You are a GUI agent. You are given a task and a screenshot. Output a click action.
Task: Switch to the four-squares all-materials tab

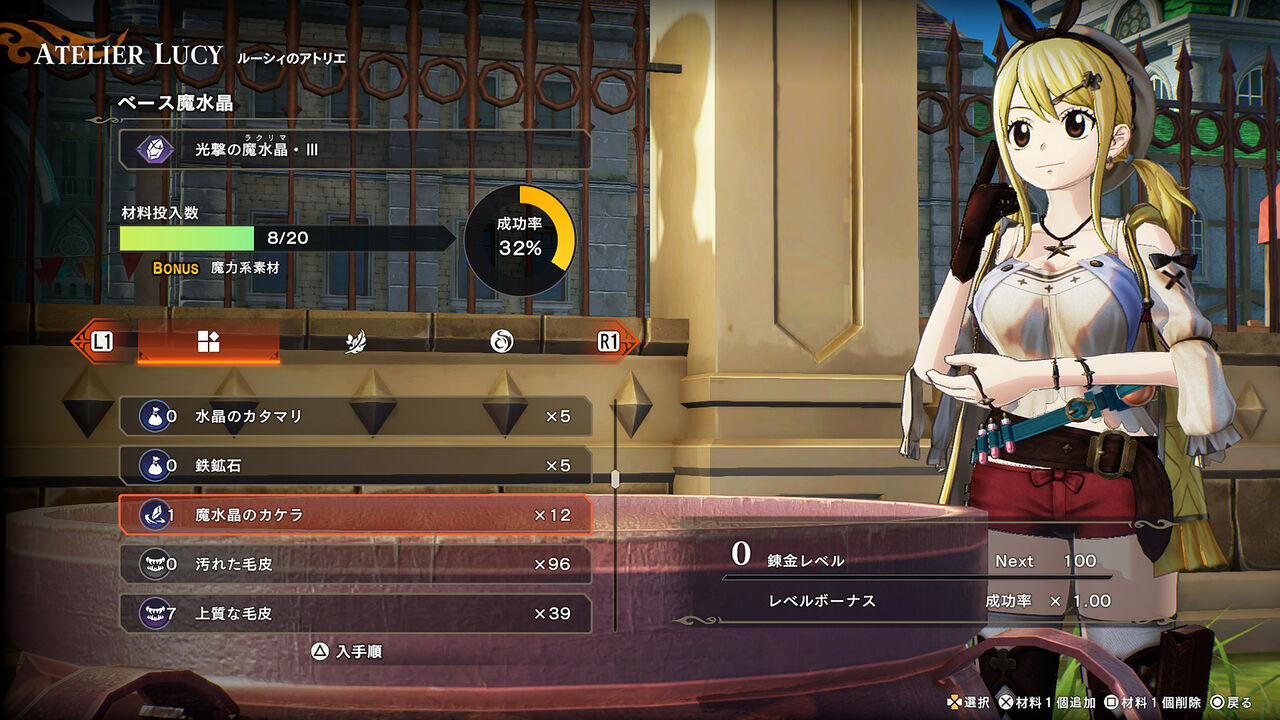(x=208, y=342)
